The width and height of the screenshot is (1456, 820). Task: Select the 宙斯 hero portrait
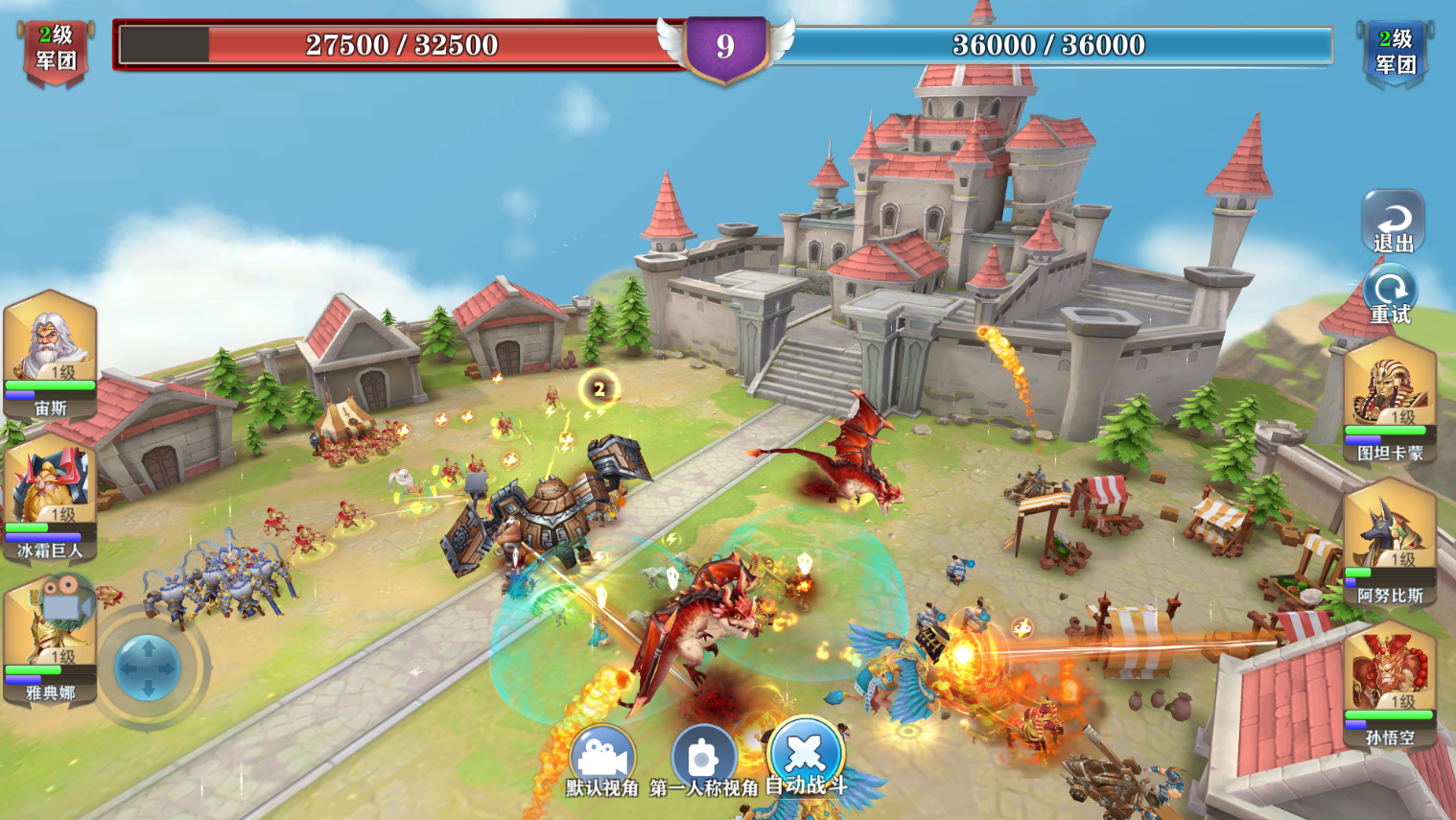(x=50, y=352)
